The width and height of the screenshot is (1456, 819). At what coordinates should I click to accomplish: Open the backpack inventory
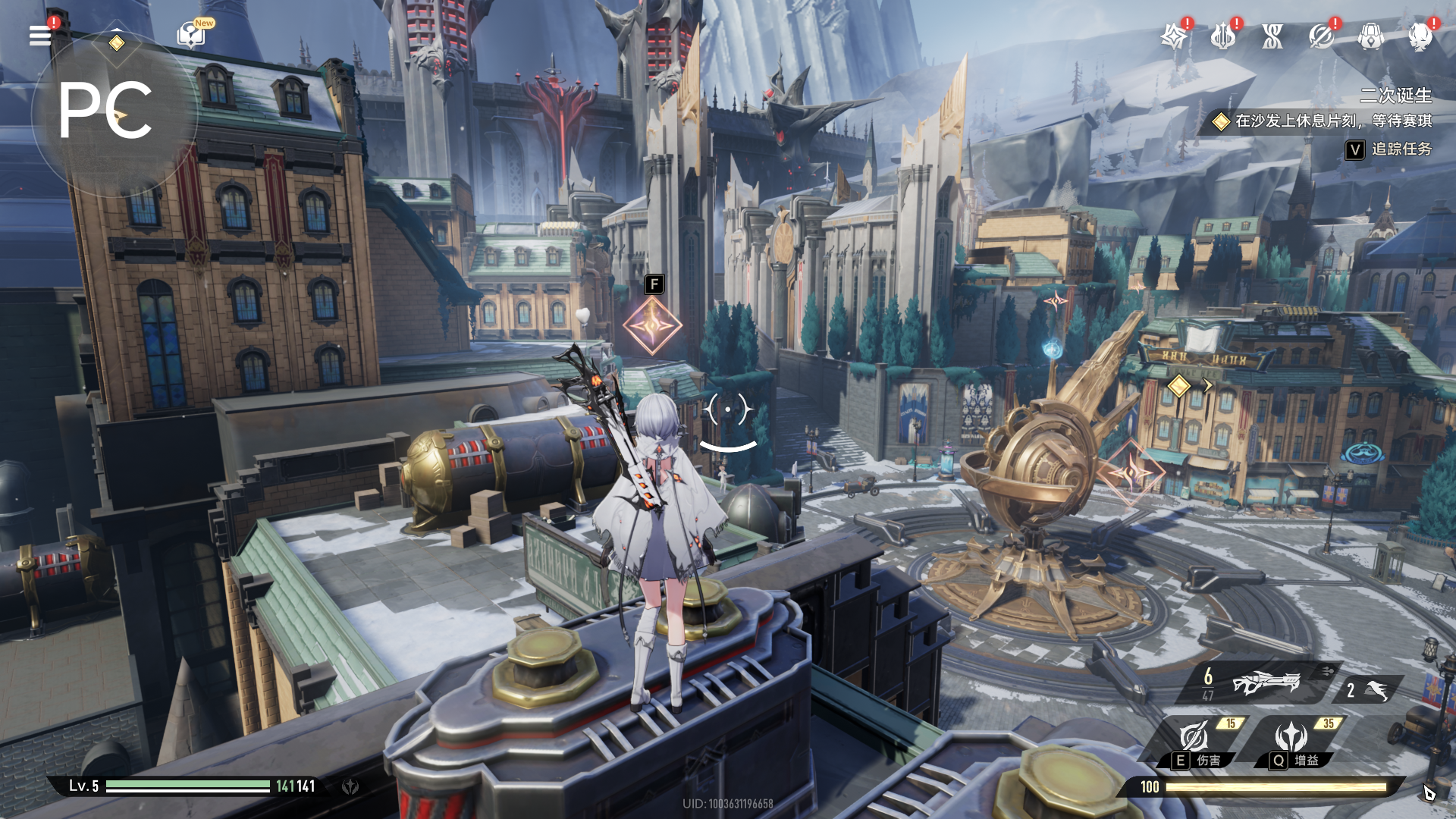tap(1370, 36)
